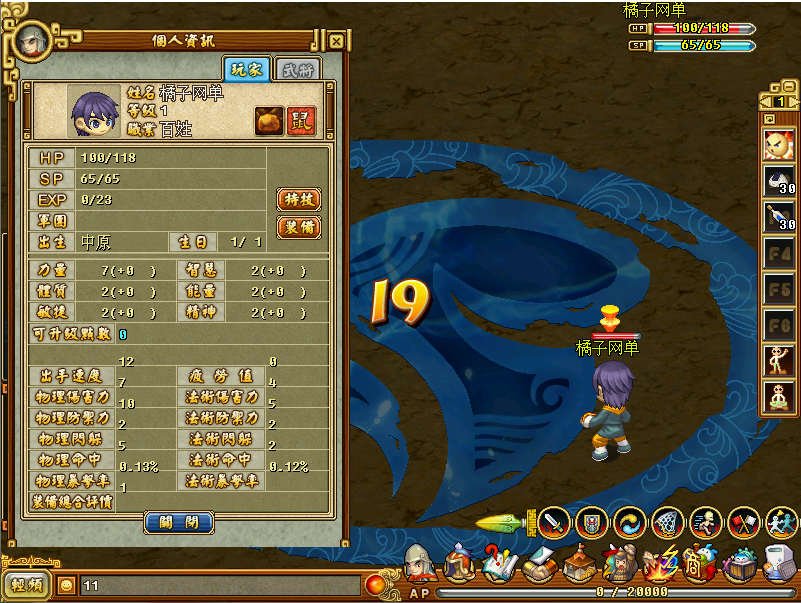This screenshot has width=801, height=603.
Task: Activate the sword attack action icon
Action: 553,521
